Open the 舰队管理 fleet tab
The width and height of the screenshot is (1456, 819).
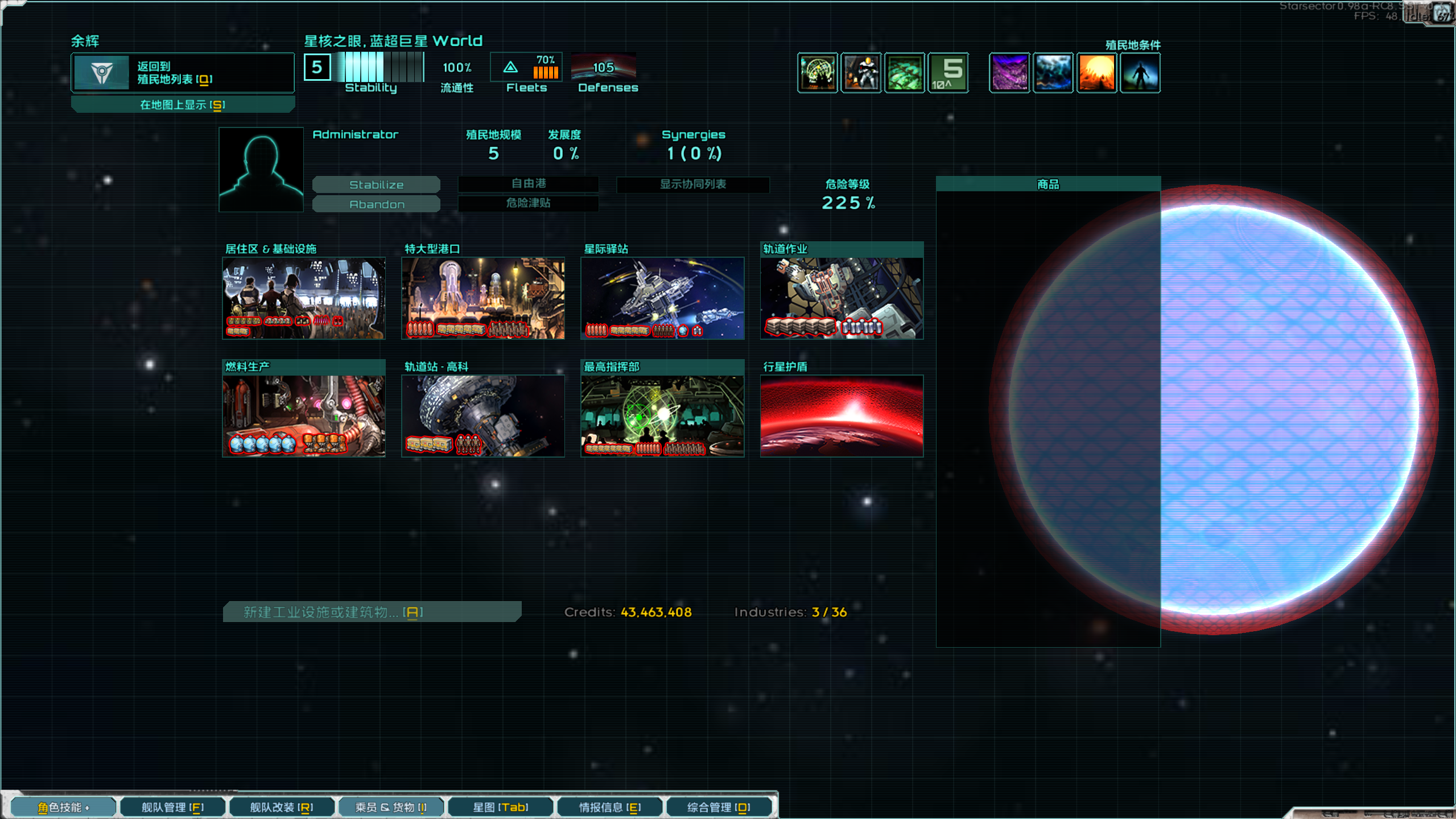172,807
